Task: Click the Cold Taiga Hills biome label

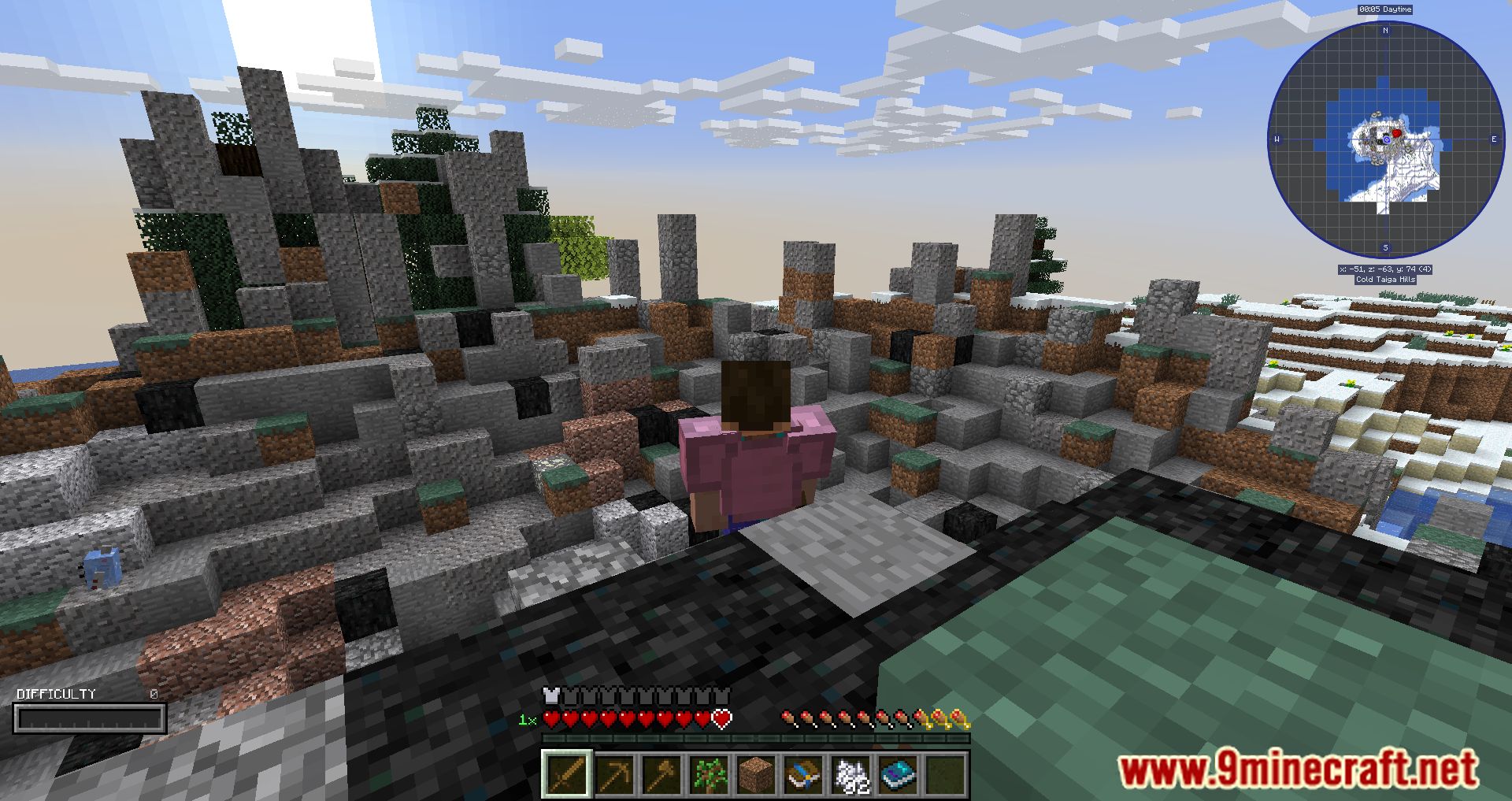Action: 1385,279
